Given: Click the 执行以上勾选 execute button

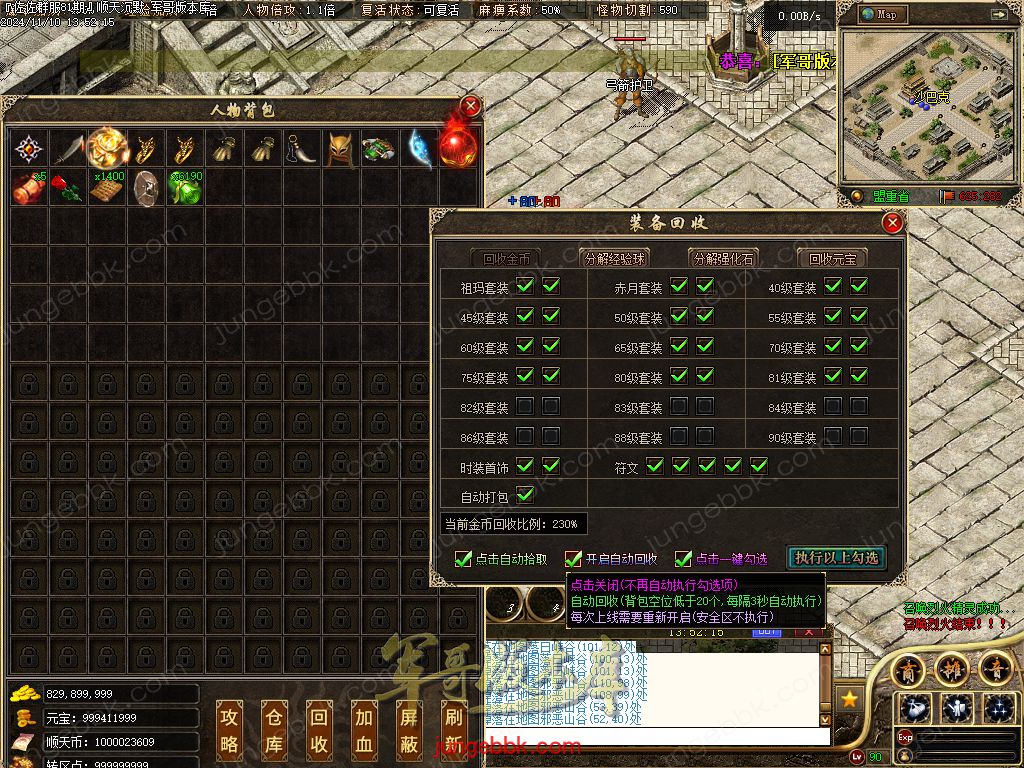Looking at the screenshot, I should pos(837,558).
